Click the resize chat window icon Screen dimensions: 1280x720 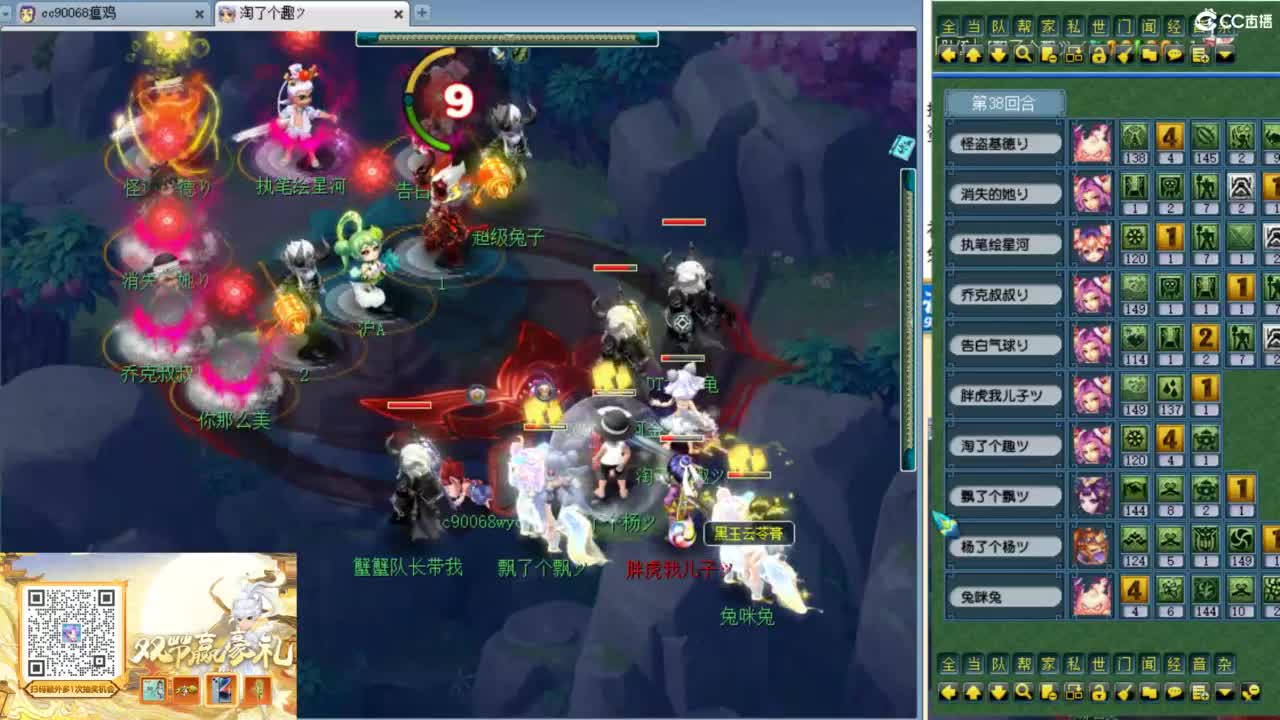1075,55
